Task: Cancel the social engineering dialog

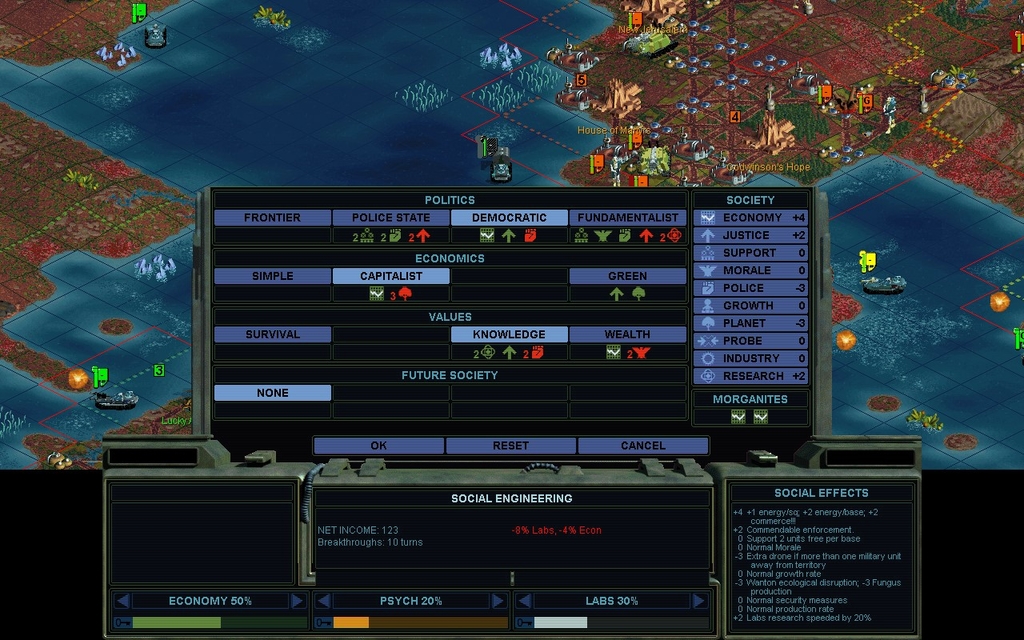Action: tap(642, 446)
